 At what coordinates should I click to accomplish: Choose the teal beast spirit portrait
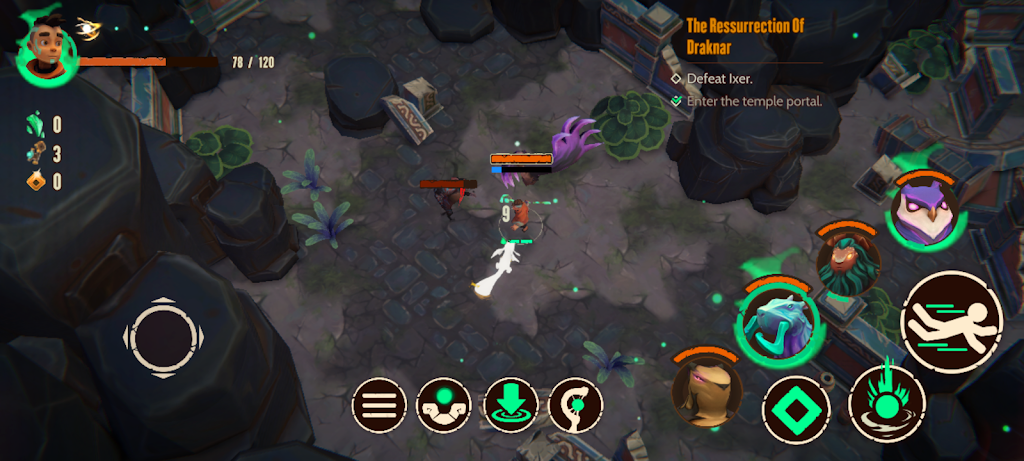tap(778, 322)
